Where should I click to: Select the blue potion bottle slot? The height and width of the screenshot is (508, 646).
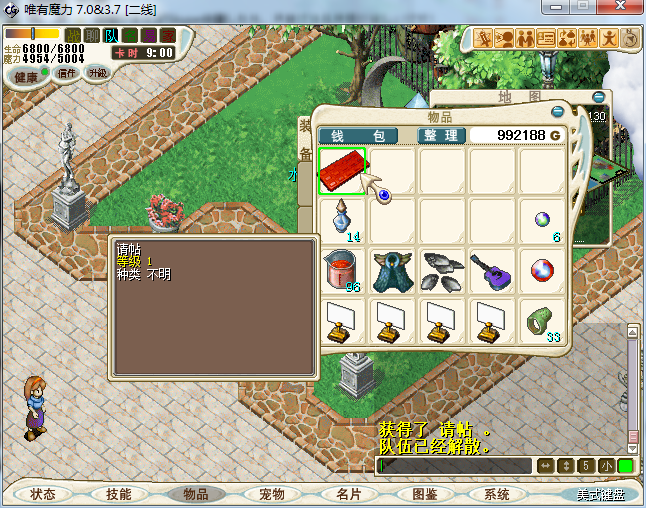342,221
